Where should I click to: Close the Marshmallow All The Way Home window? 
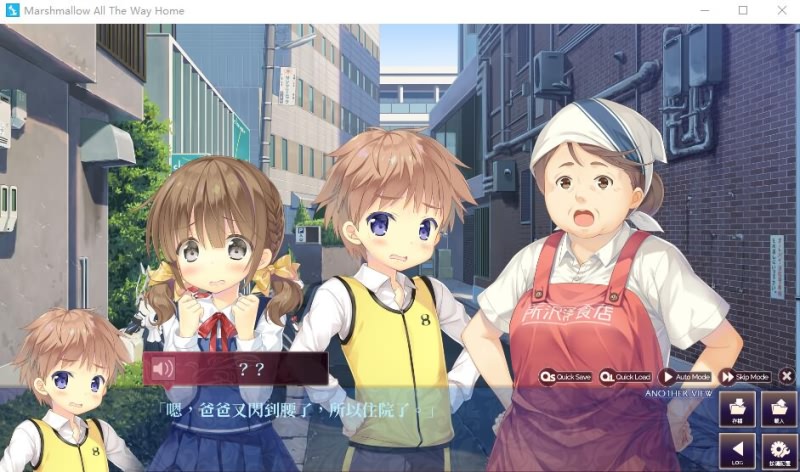point(781,11)
